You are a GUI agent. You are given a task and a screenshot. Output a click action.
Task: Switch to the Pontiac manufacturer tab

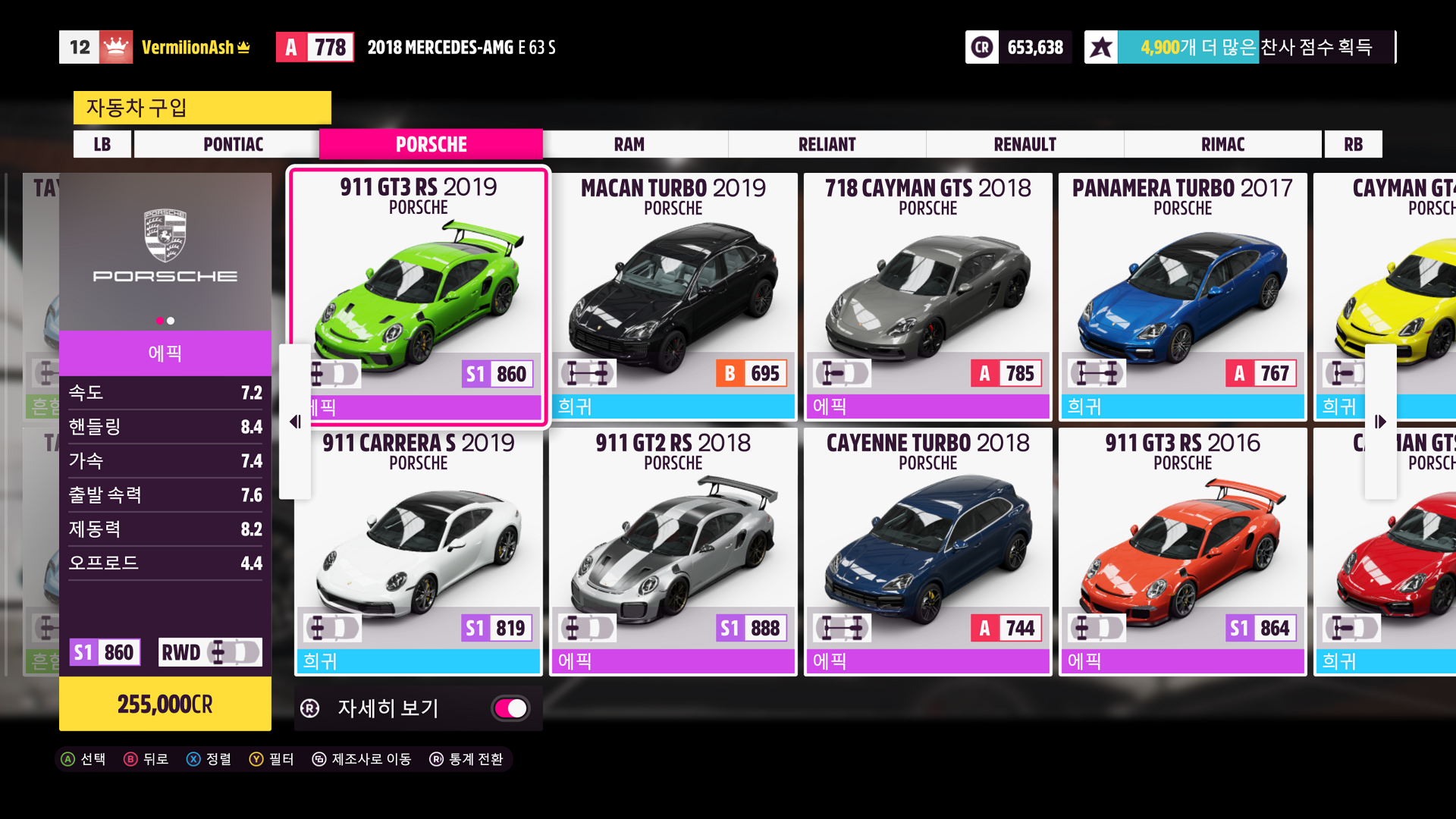point(233,144)
